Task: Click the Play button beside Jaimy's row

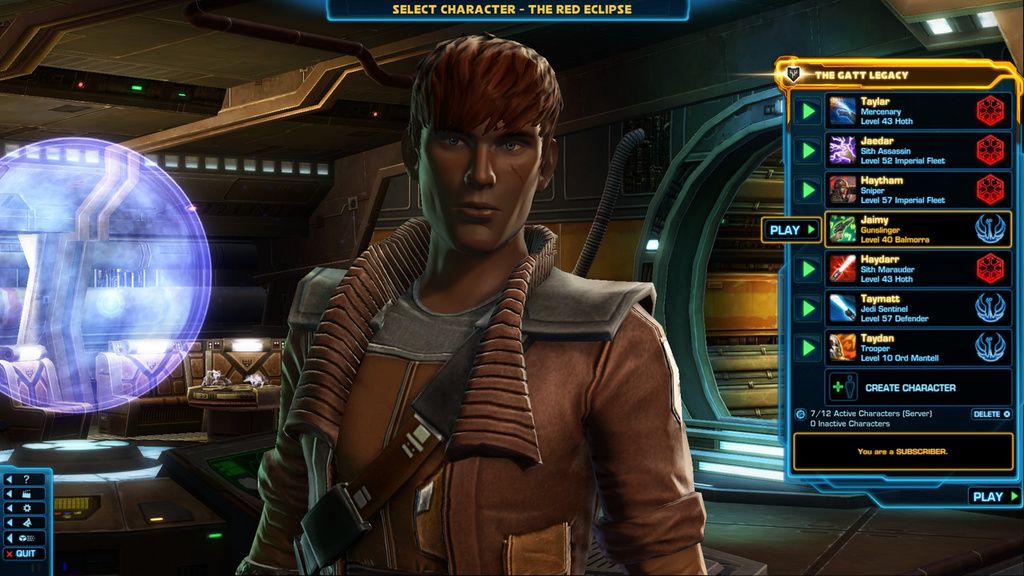Action: (791, 230)
